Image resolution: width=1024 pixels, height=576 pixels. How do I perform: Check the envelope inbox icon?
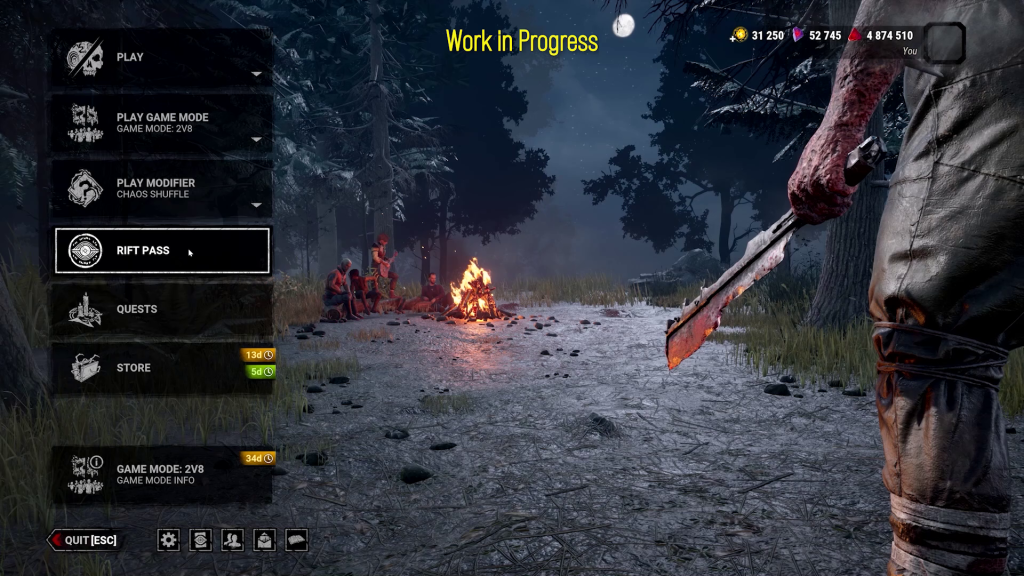[x=265, y=540]
